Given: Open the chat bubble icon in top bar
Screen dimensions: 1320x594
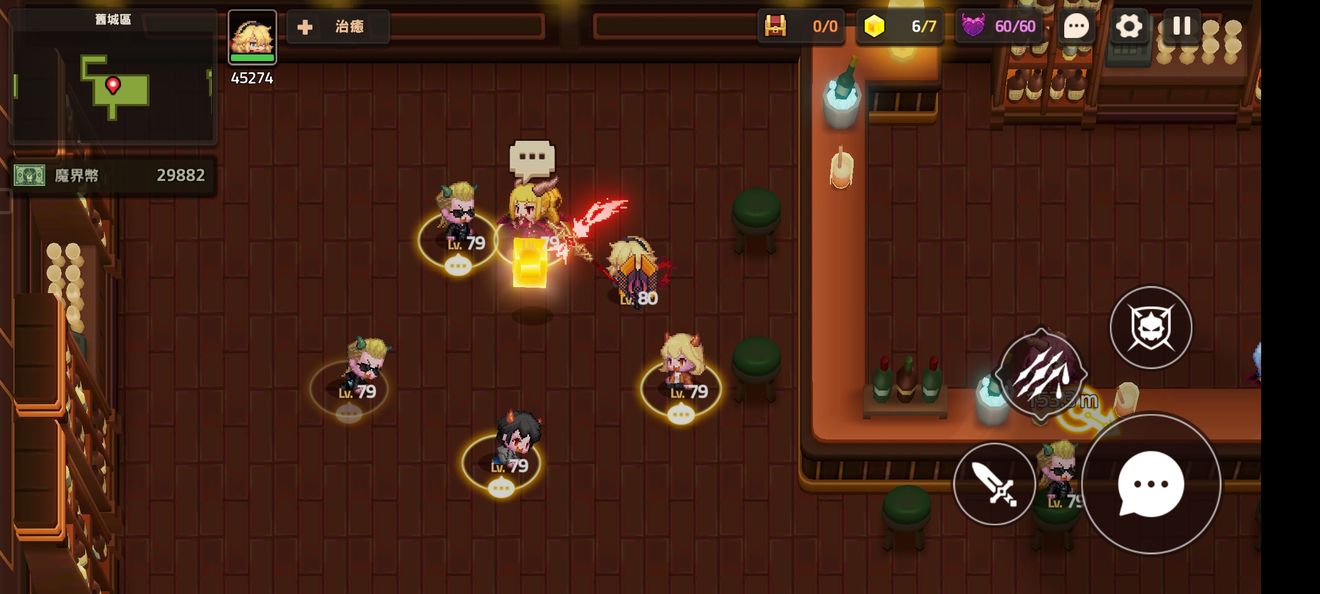Looking at the screenshot, I should pyautogui.click(x=1076, y=26).
